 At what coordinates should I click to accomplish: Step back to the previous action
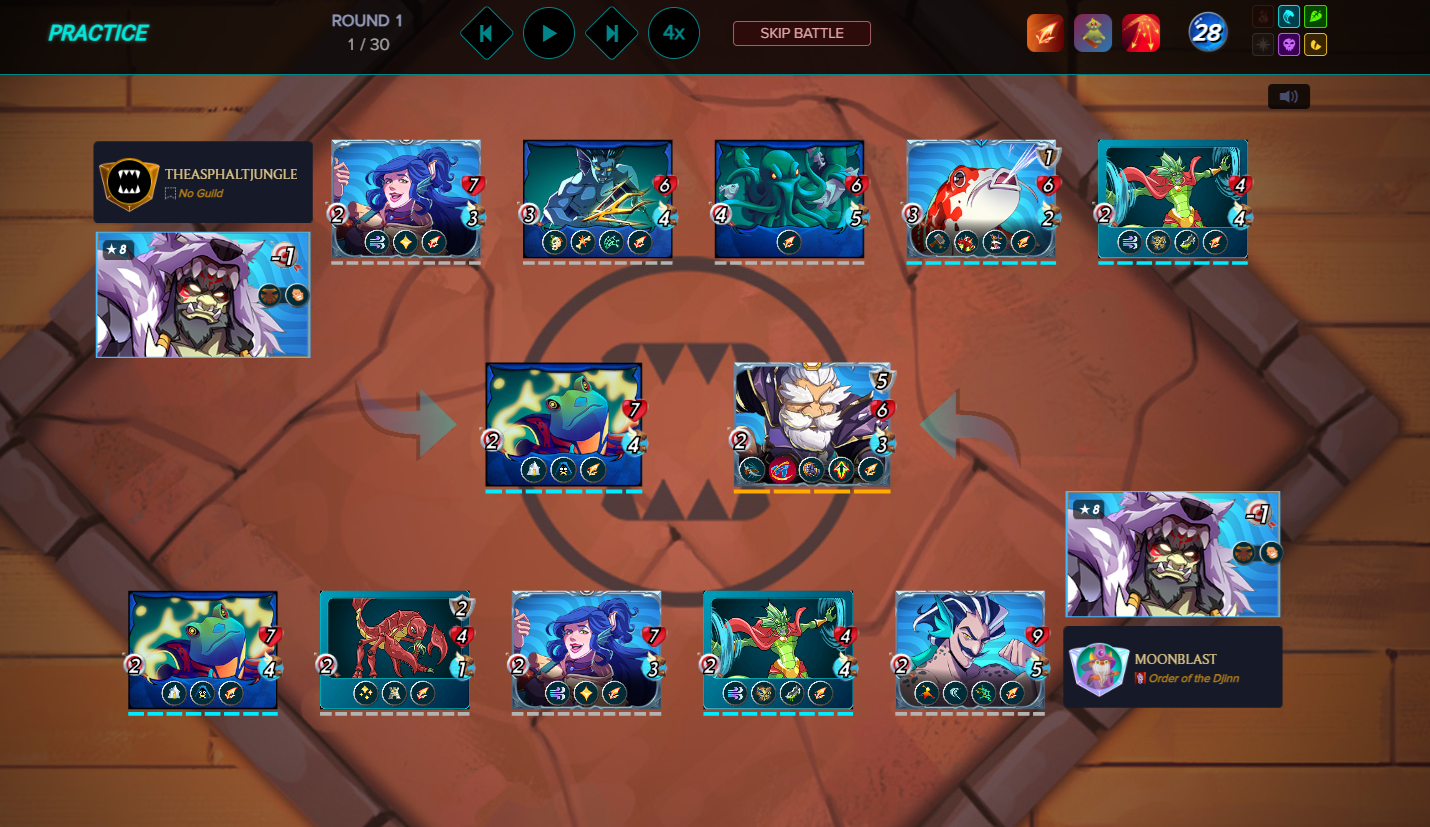coord(486,33)
